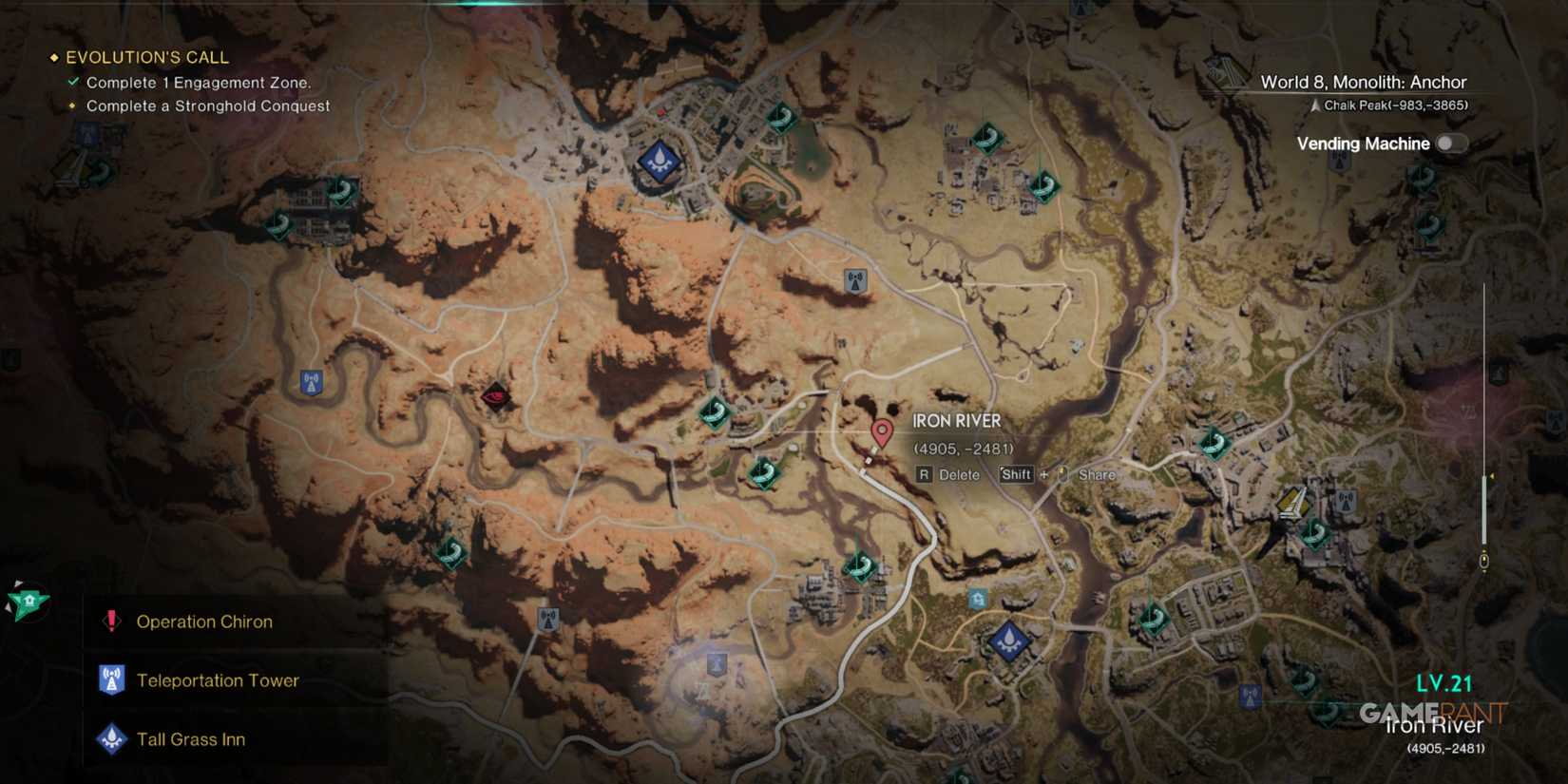Select the Teleportation Tower icon in the legend
This screenshot has width=1568, height=784.
pos(111,679)
